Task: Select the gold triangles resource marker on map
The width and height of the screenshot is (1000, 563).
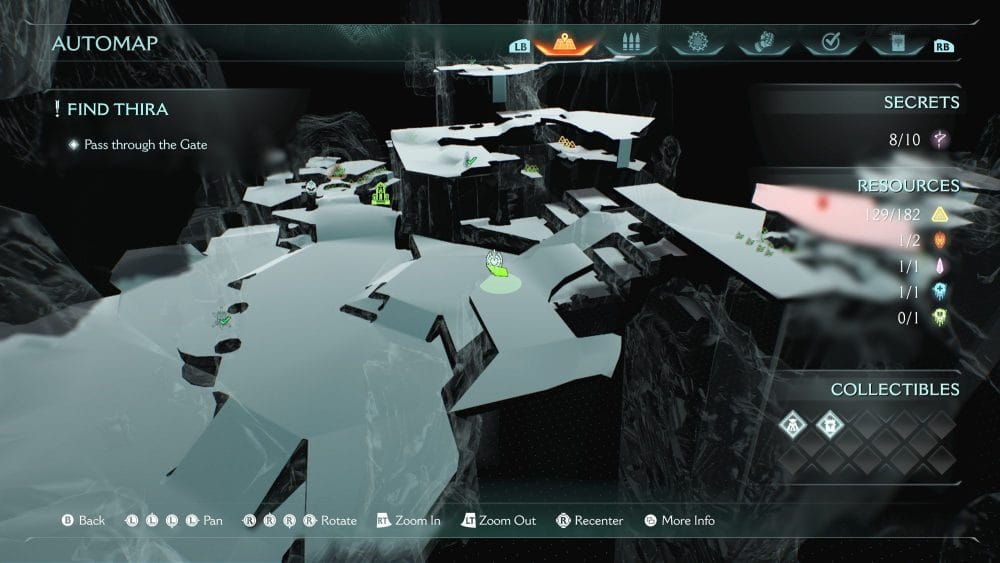Action: [566, 143]
